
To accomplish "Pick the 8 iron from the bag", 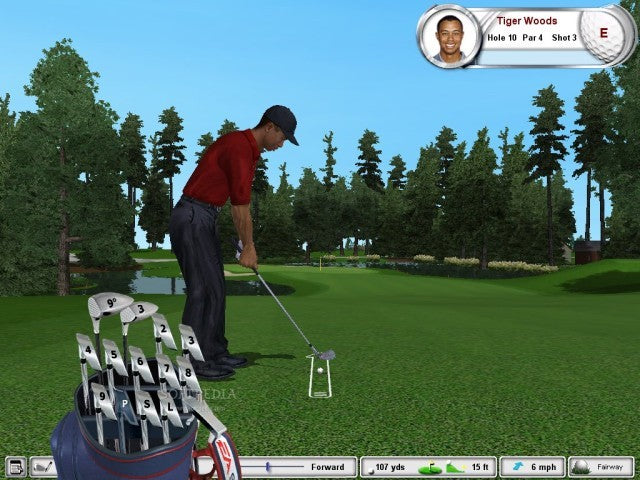I will coord(187,373).
